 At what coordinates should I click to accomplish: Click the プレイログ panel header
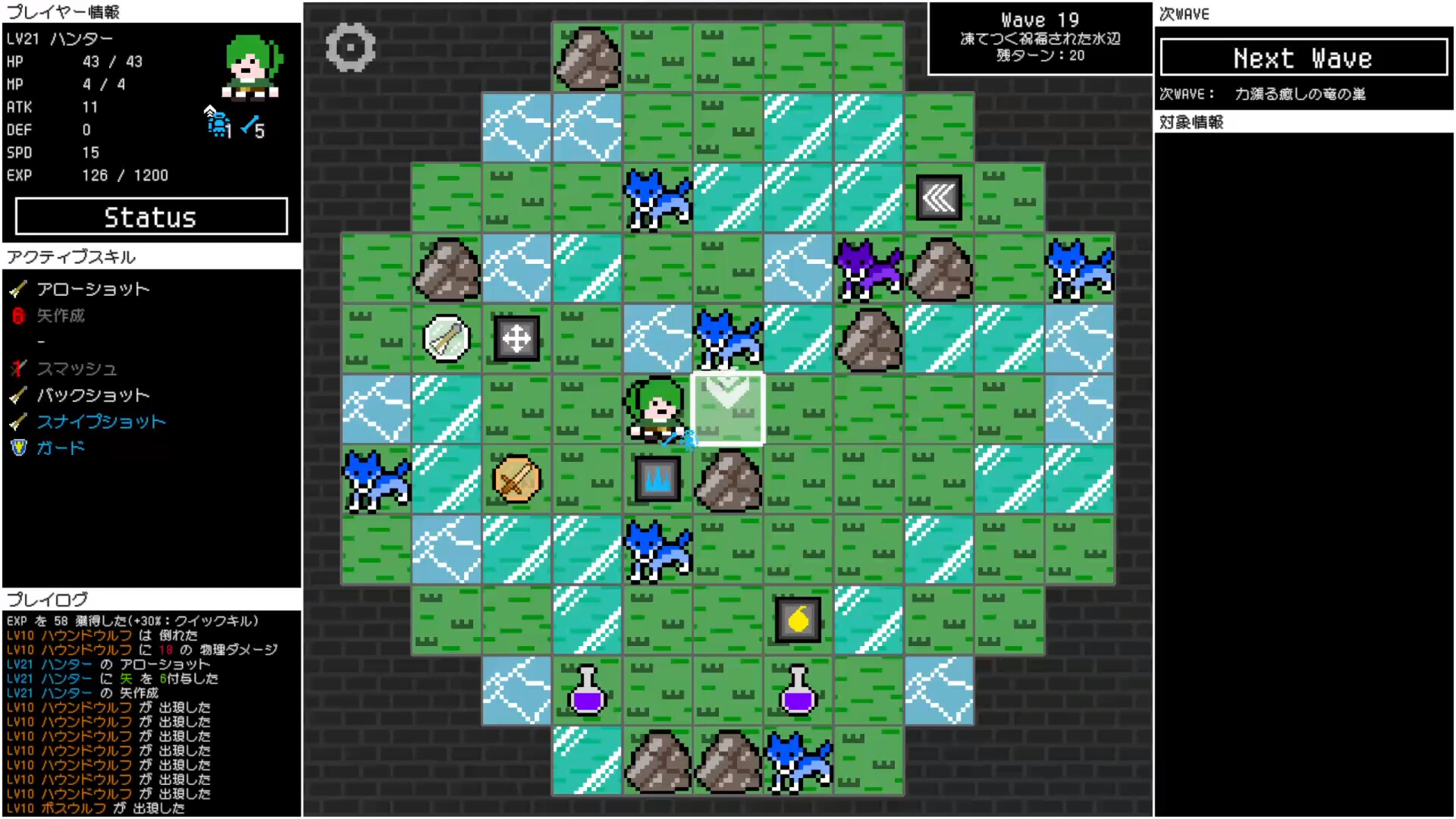coord(47,599)
